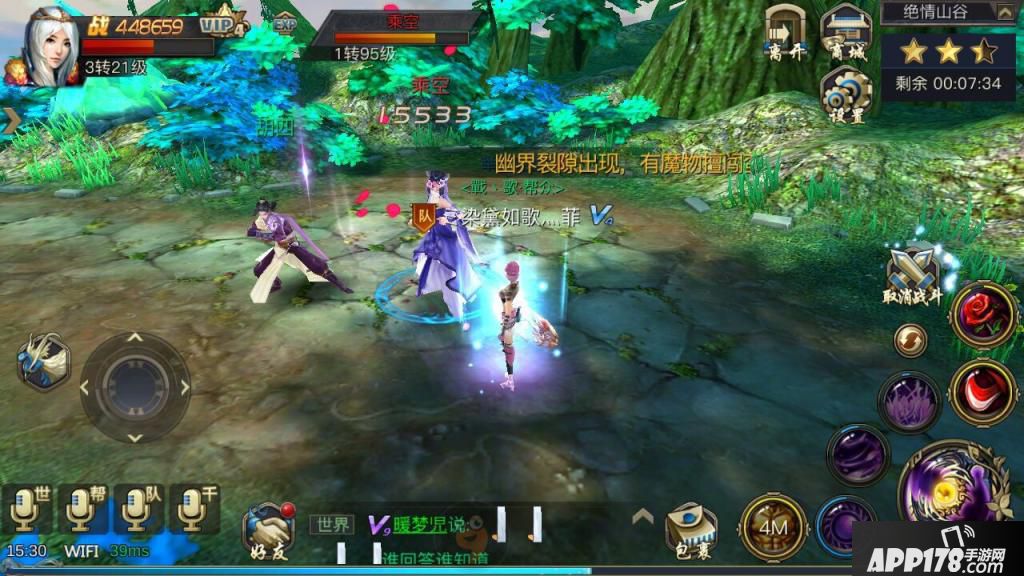The height and width of the screenshot is (576, 1024).
Task: Collapse the 绝情山谷 dungeon info panel
Action: [1004, 12]
